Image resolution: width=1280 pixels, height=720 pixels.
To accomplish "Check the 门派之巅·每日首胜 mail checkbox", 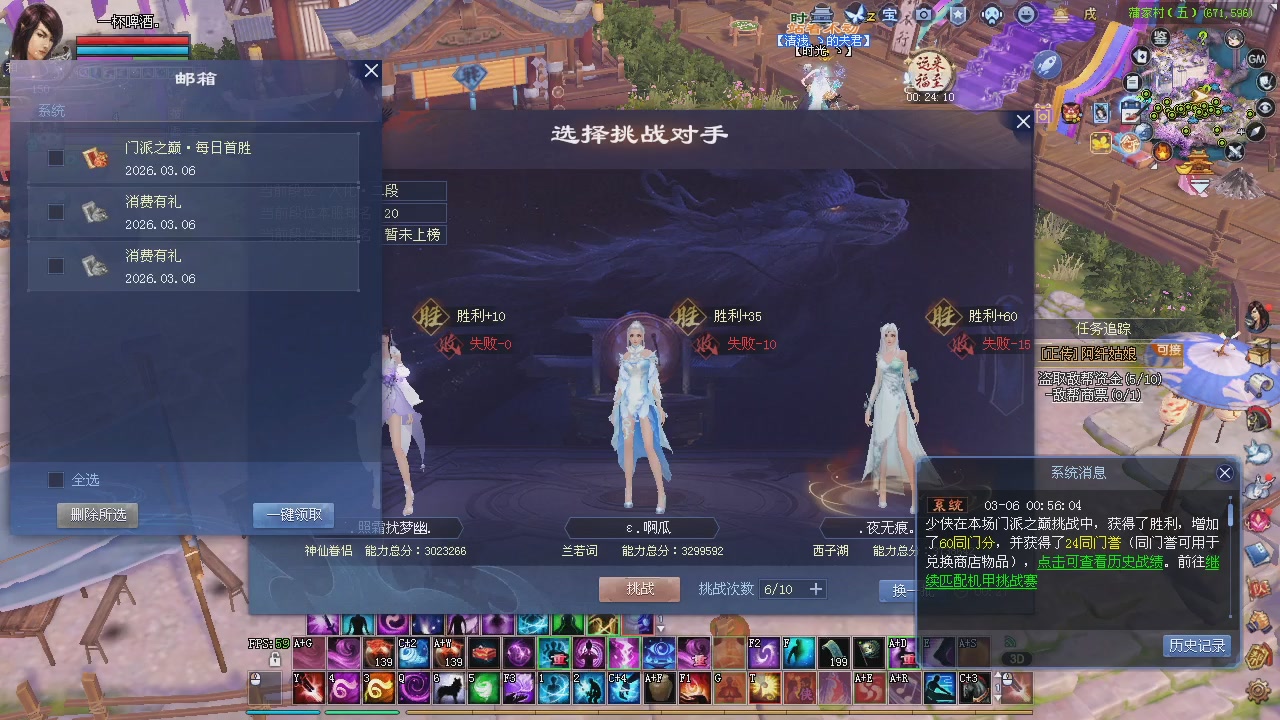I will pyautogui.click(x=56, y=157).
